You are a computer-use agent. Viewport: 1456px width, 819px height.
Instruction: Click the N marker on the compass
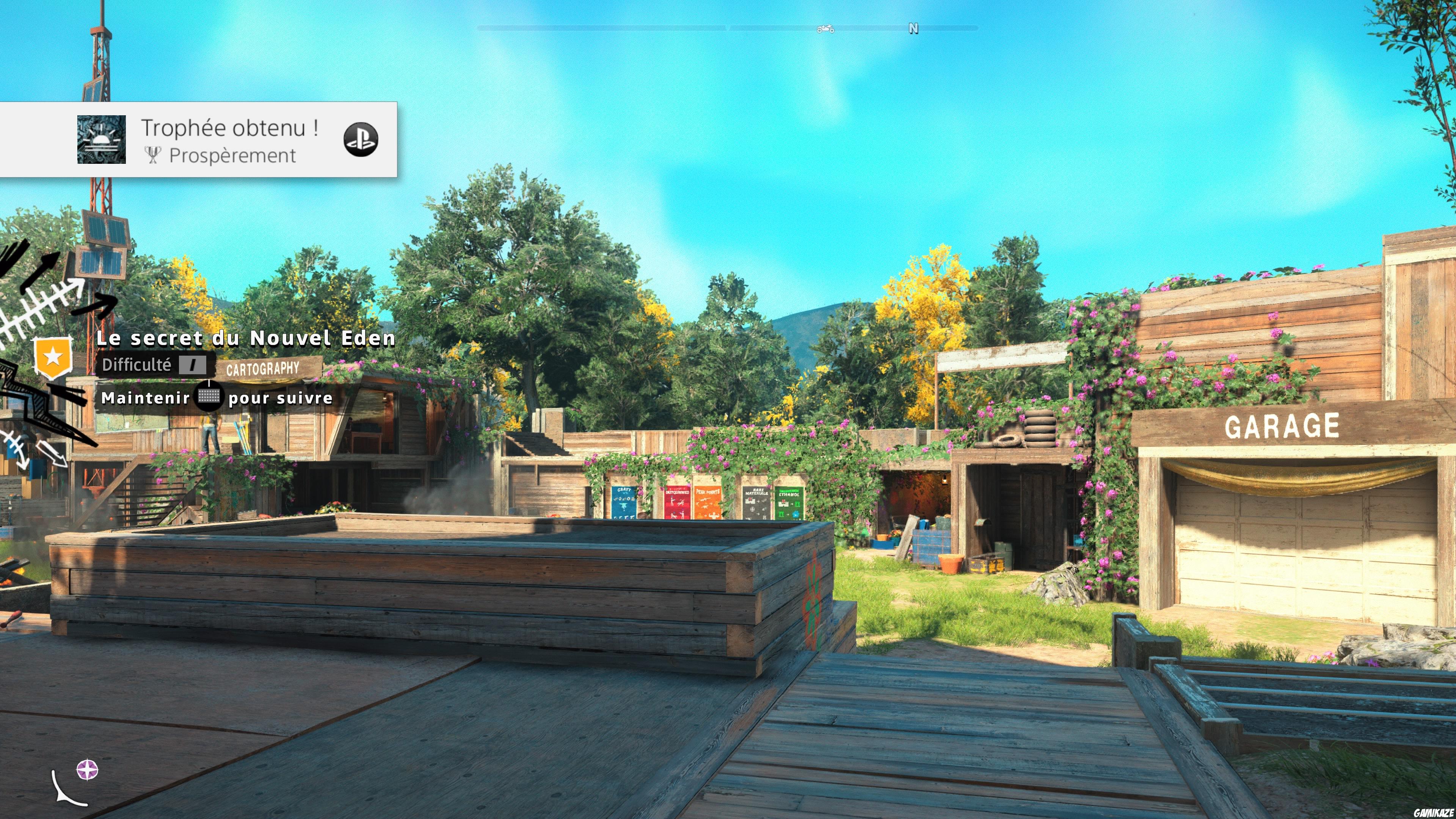click(x=913, y=28)
